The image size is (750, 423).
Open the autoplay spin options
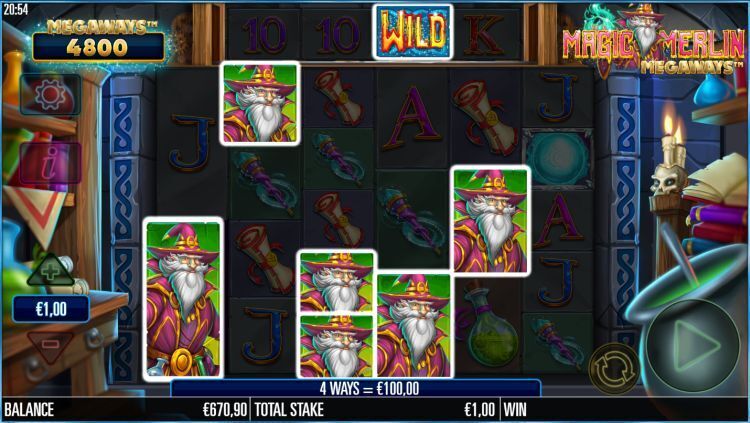tap(614, 368)
